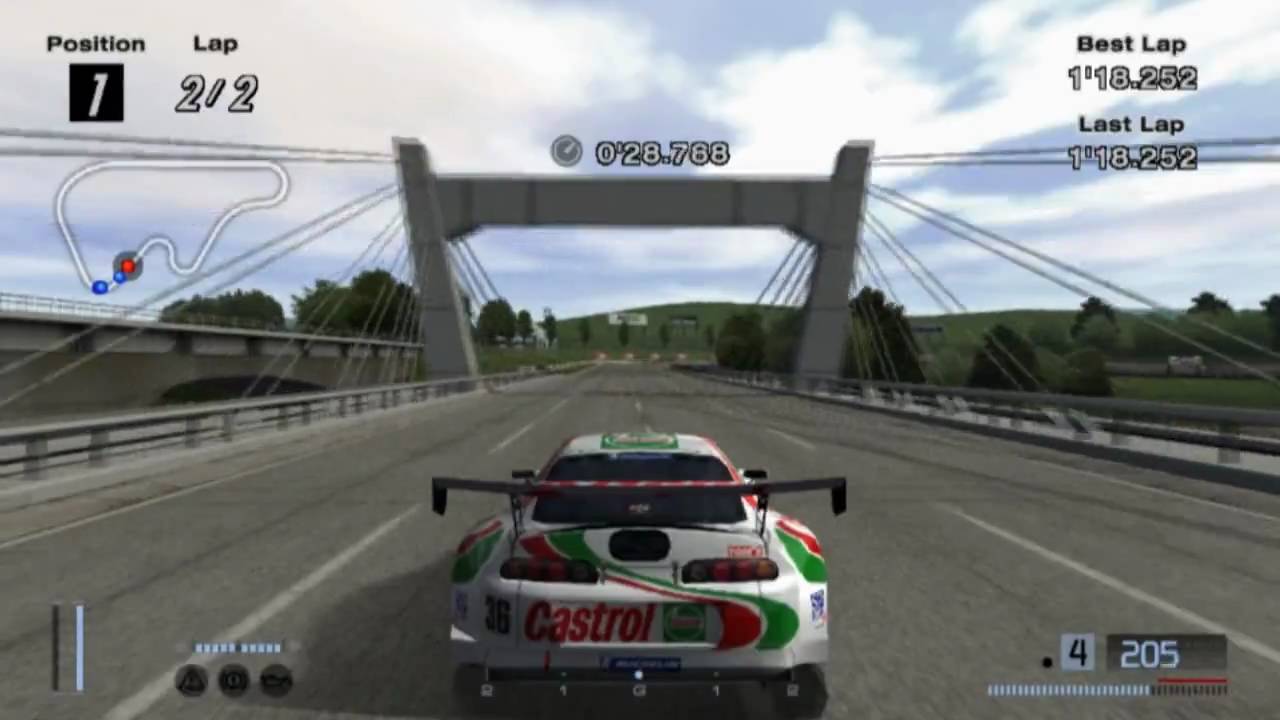The height and width of the screenshot is (720, 1280).
Task: Select the horn indicator icon
Action: coord(234,678)
